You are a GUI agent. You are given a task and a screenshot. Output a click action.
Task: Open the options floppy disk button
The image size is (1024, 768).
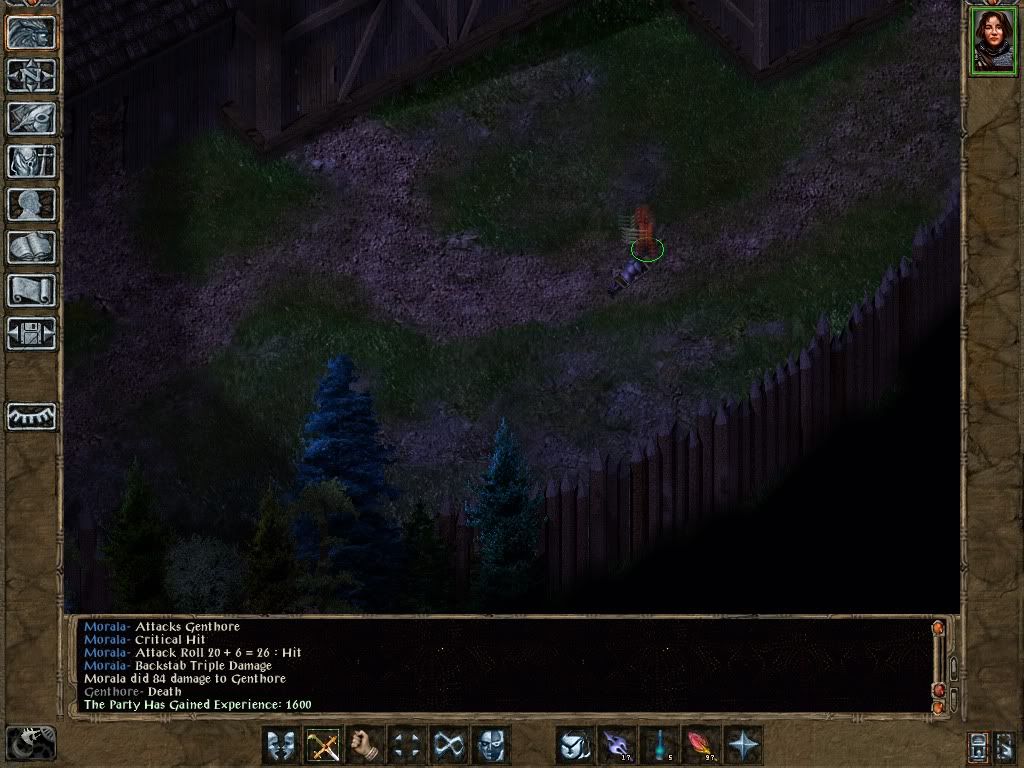pos(31,333)
